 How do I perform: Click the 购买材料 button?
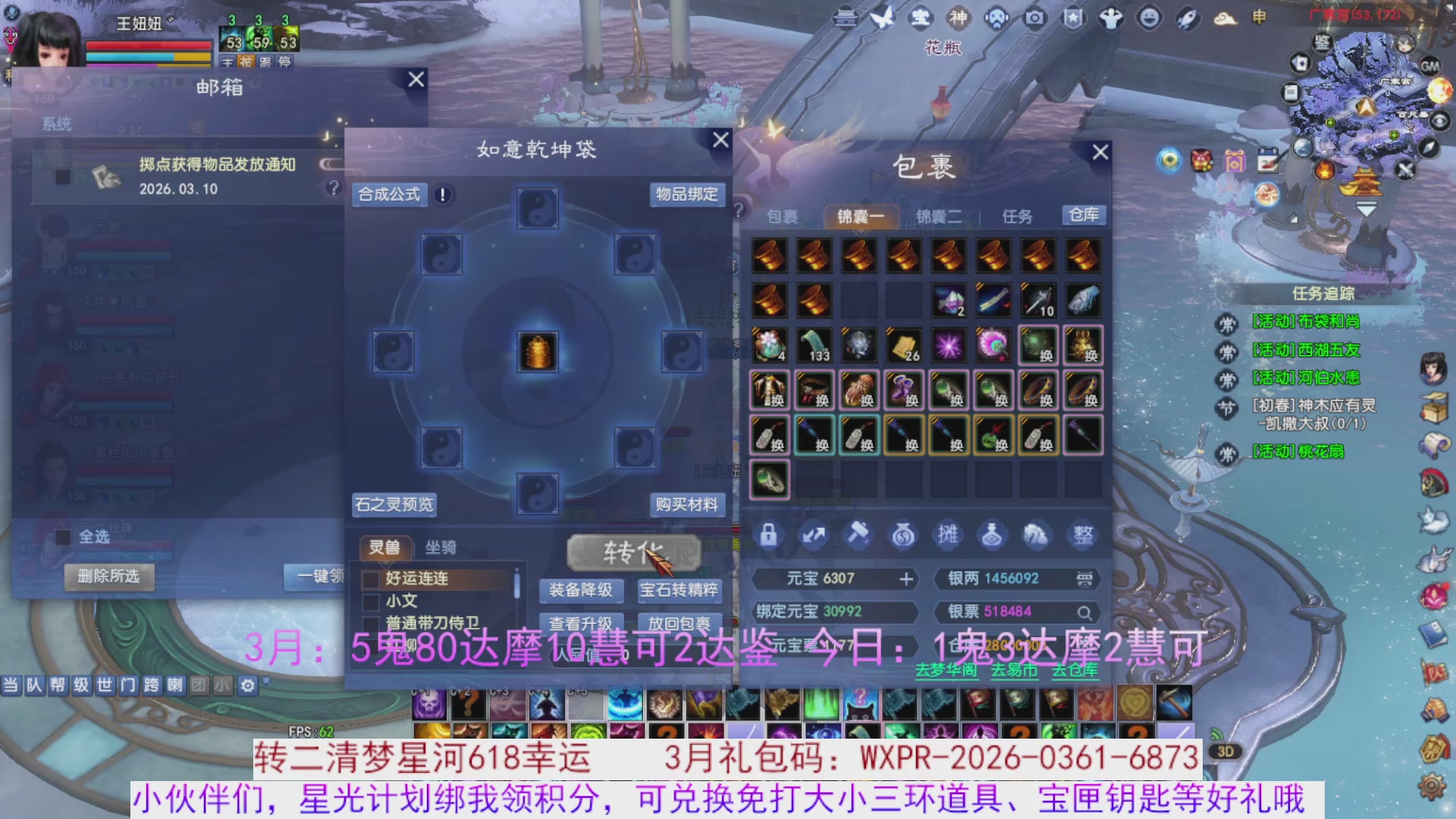(x=686, y=504)
